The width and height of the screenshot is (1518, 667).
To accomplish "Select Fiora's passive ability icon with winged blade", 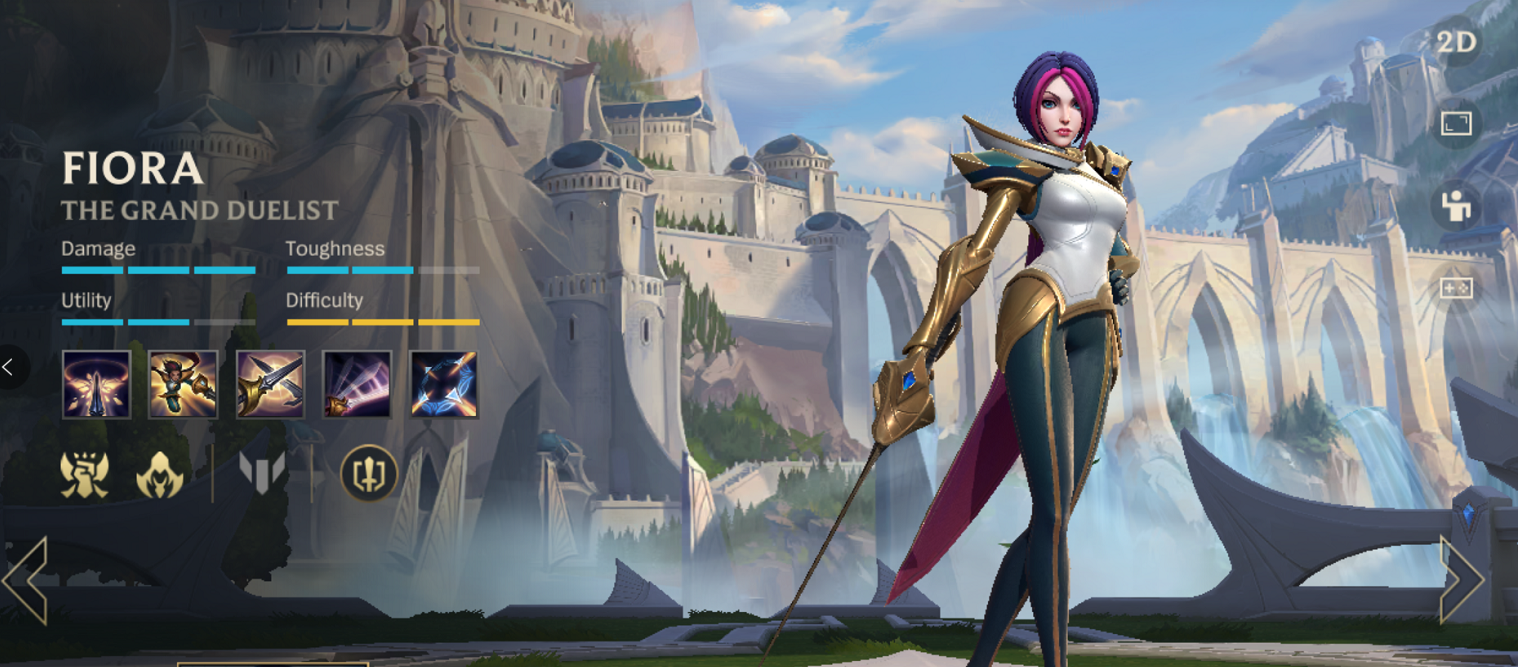I will click(96, 384).
